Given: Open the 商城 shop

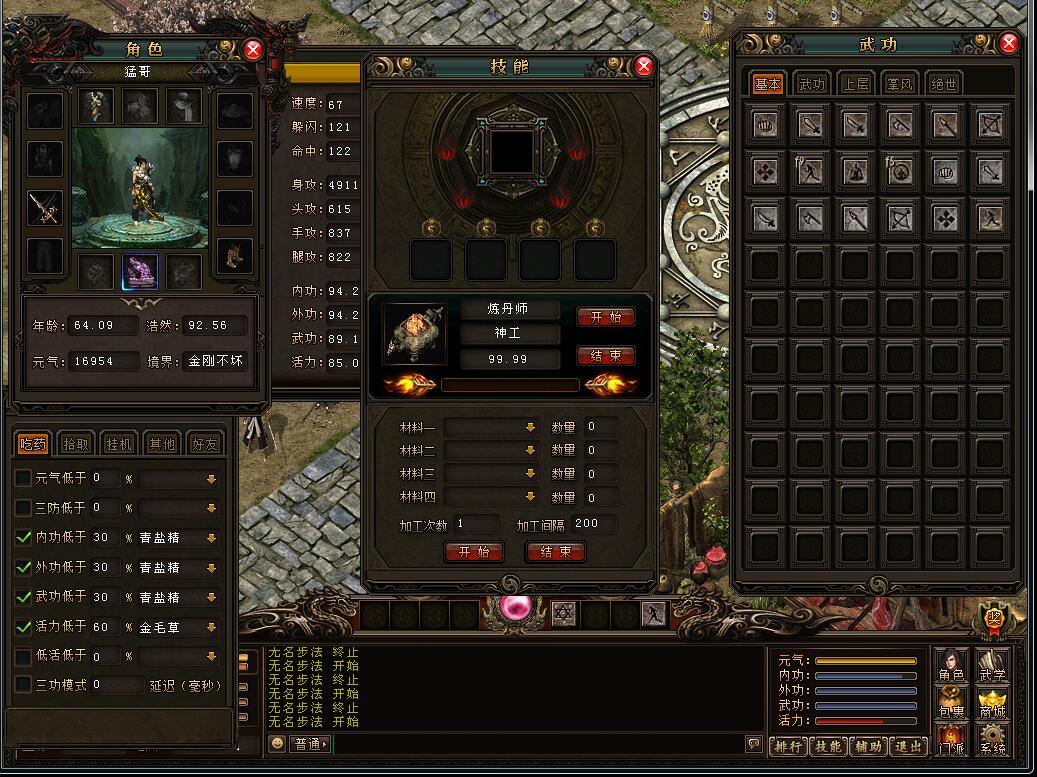Looking at the screenshot, I should [x=992, y=700].
